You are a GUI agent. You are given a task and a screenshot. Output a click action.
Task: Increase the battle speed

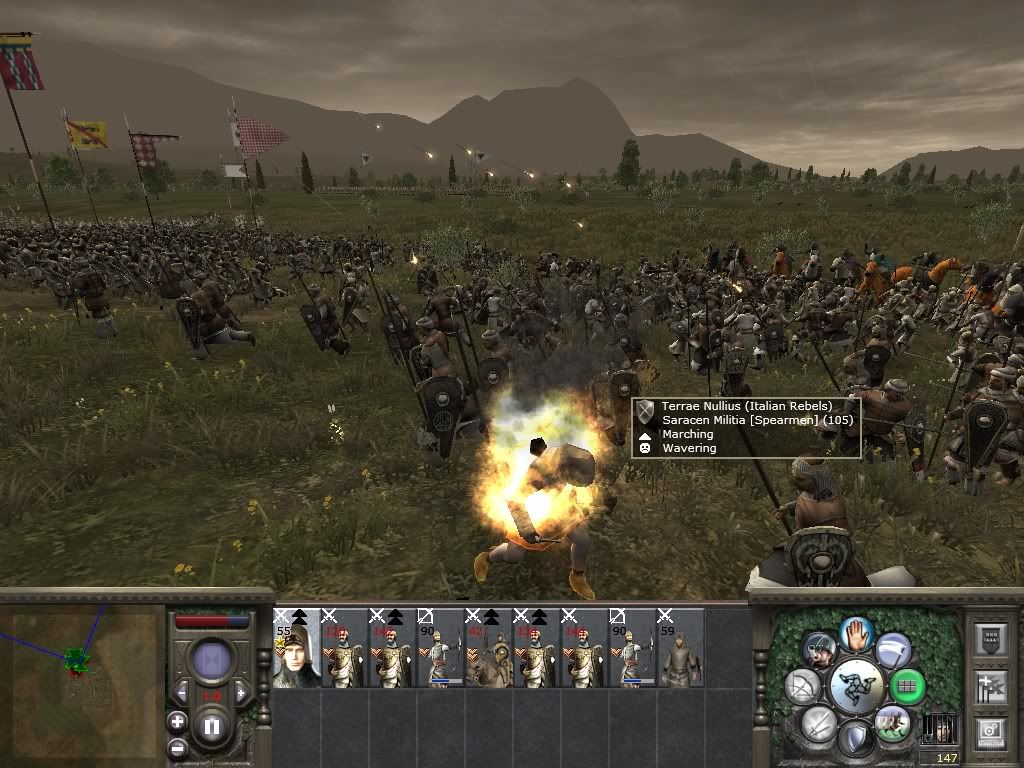click(240, 693)
